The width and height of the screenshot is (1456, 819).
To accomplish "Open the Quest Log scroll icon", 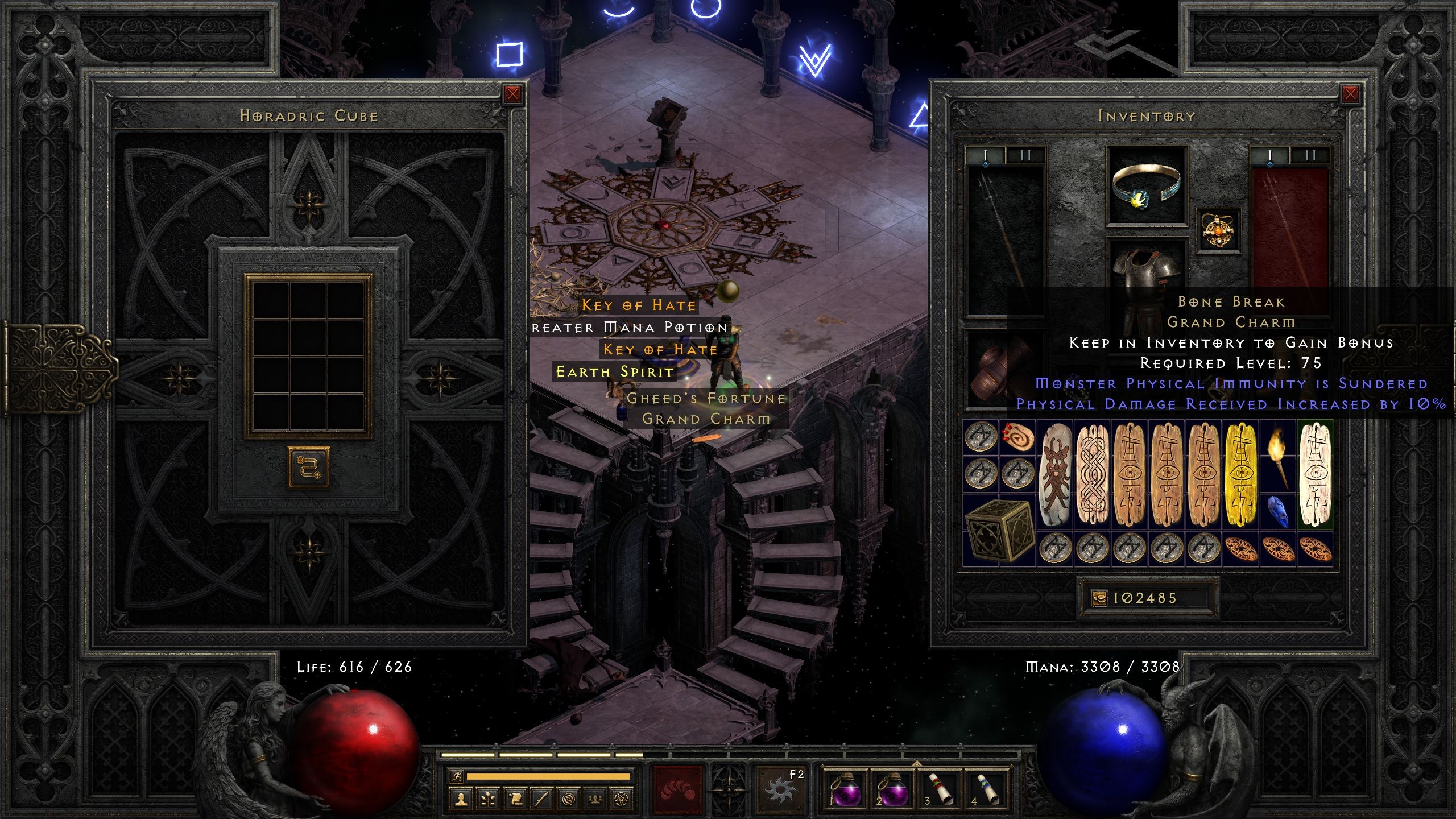I will click(515, 800).
